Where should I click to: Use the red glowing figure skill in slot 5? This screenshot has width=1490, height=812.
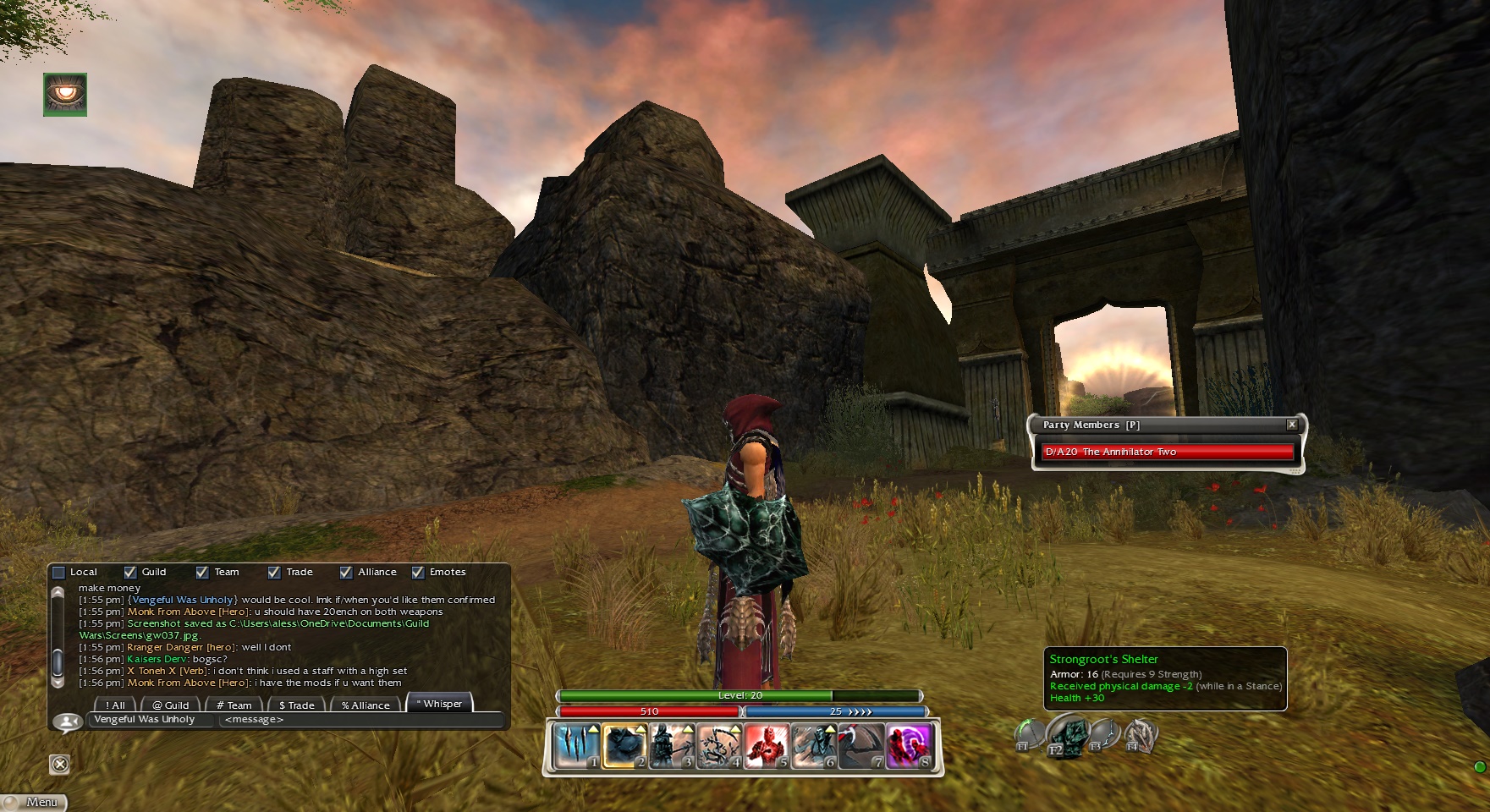point(767,746)
